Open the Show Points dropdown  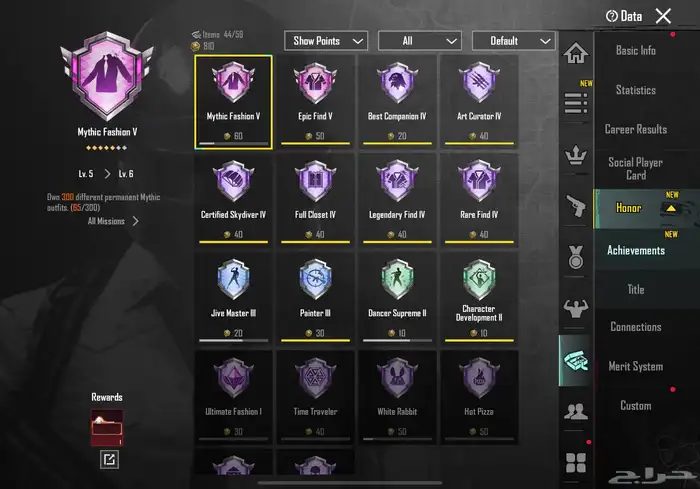pos(327,41)
